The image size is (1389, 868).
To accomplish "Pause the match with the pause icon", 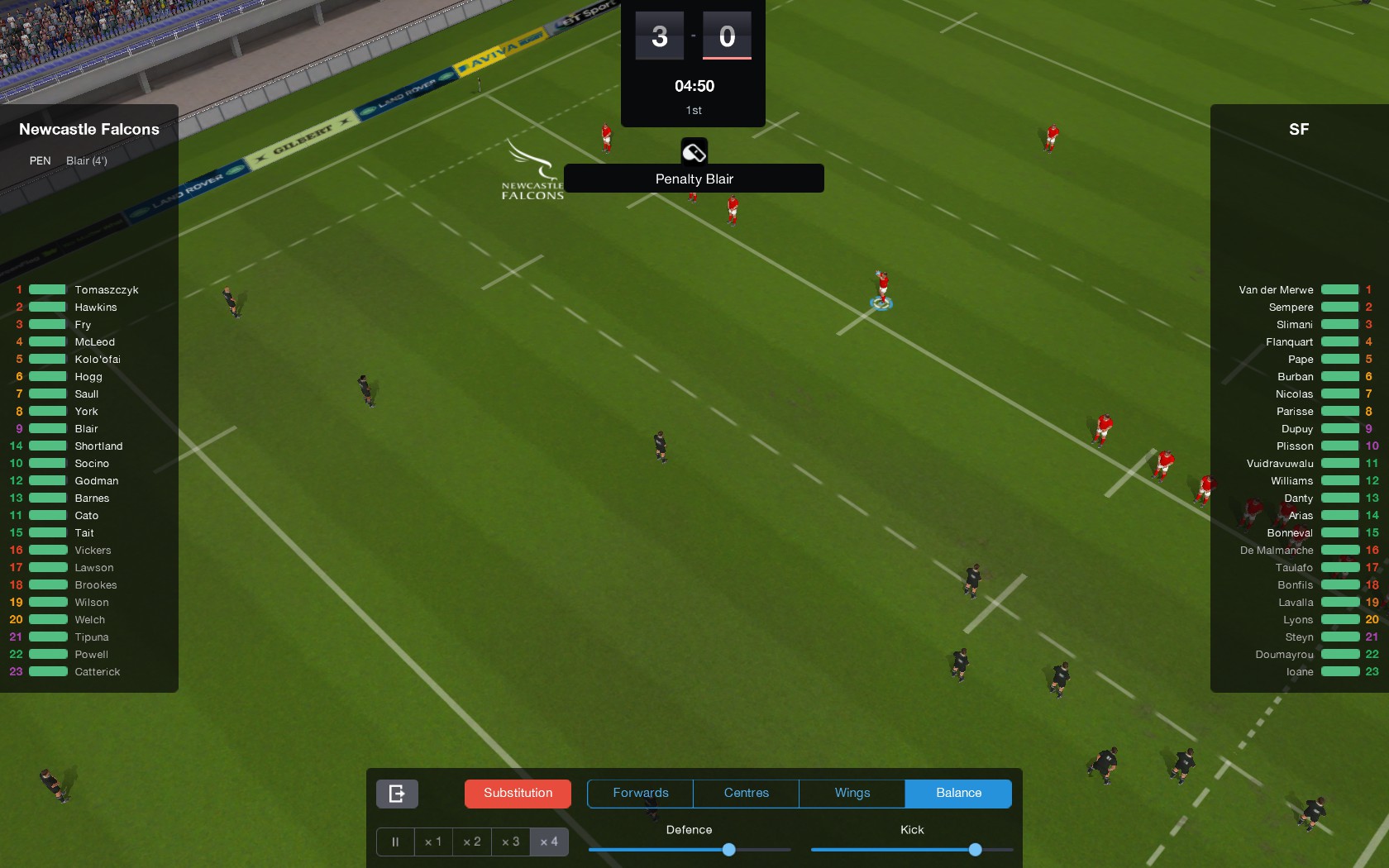I will [x=394, y=842].
